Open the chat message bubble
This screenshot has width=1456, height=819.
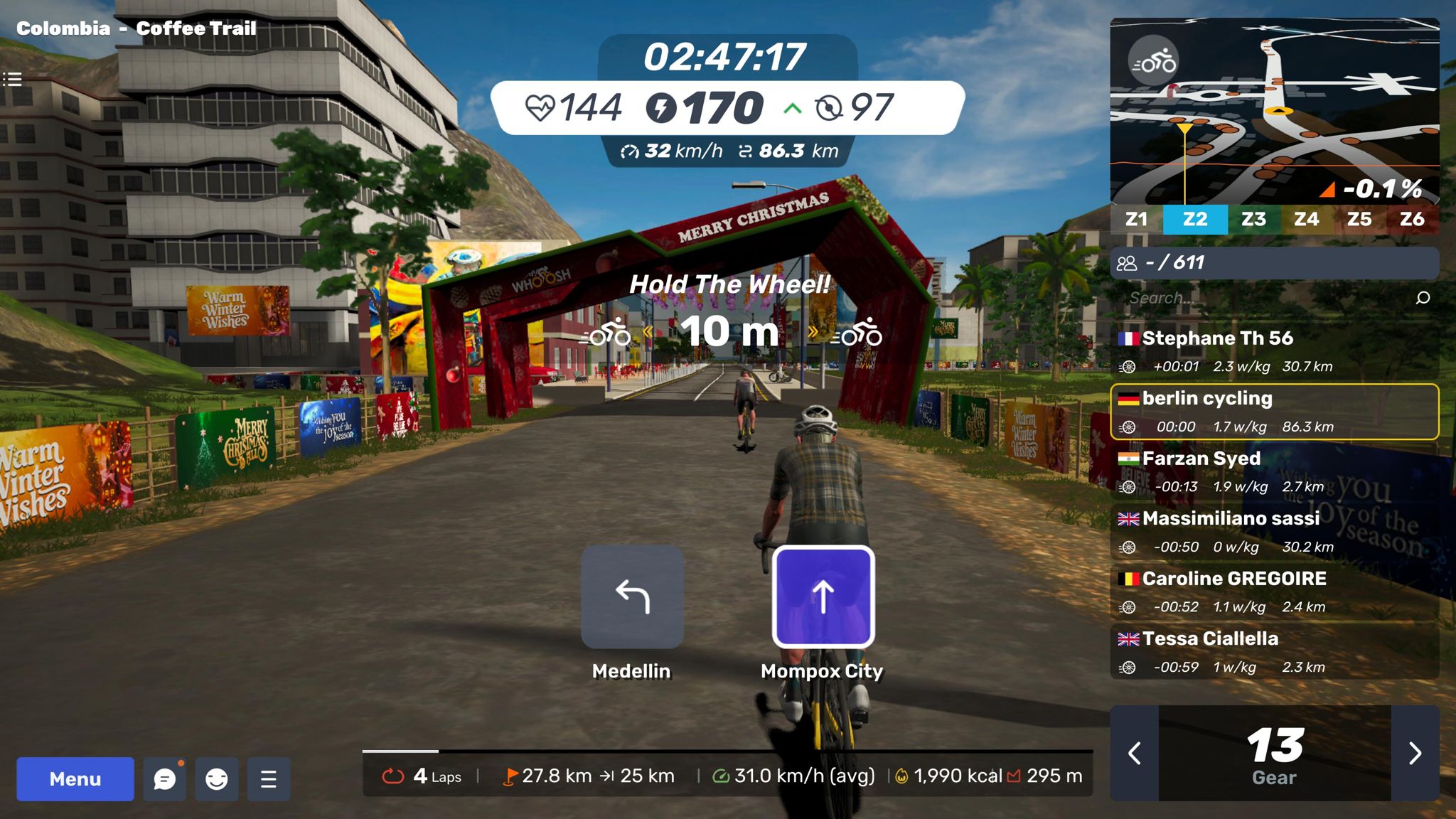(x=165, y=779)
